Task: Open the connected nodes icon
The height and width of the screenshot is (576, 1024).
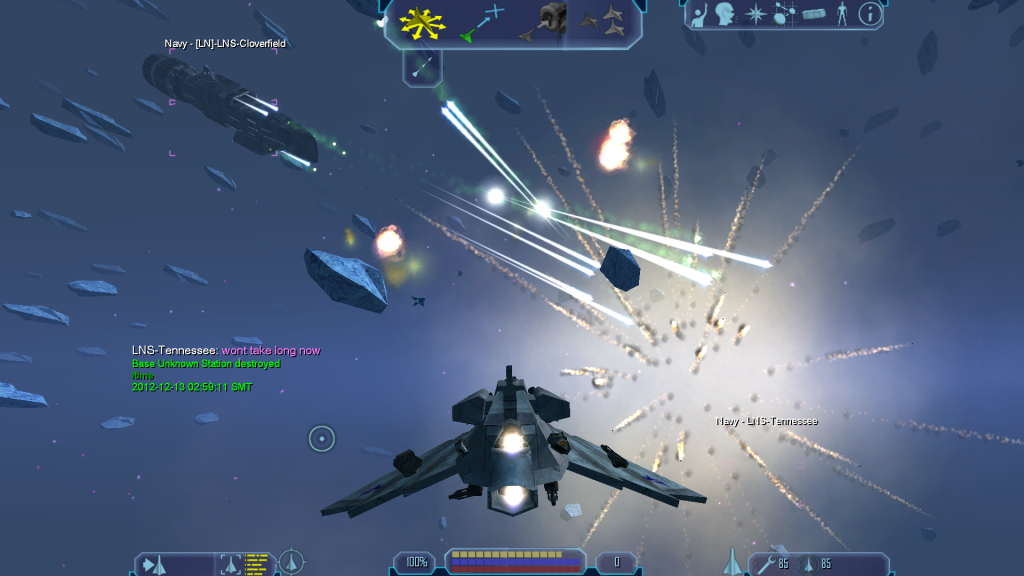Action: (785, 14)
